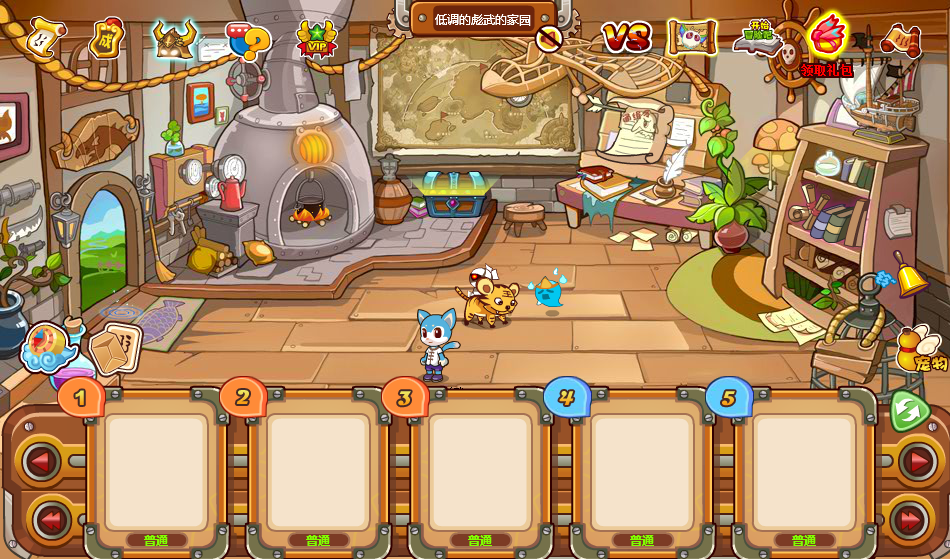Toggle the crossed-out circle icon
Screen dimensions: 950x559
coord(548,39)
